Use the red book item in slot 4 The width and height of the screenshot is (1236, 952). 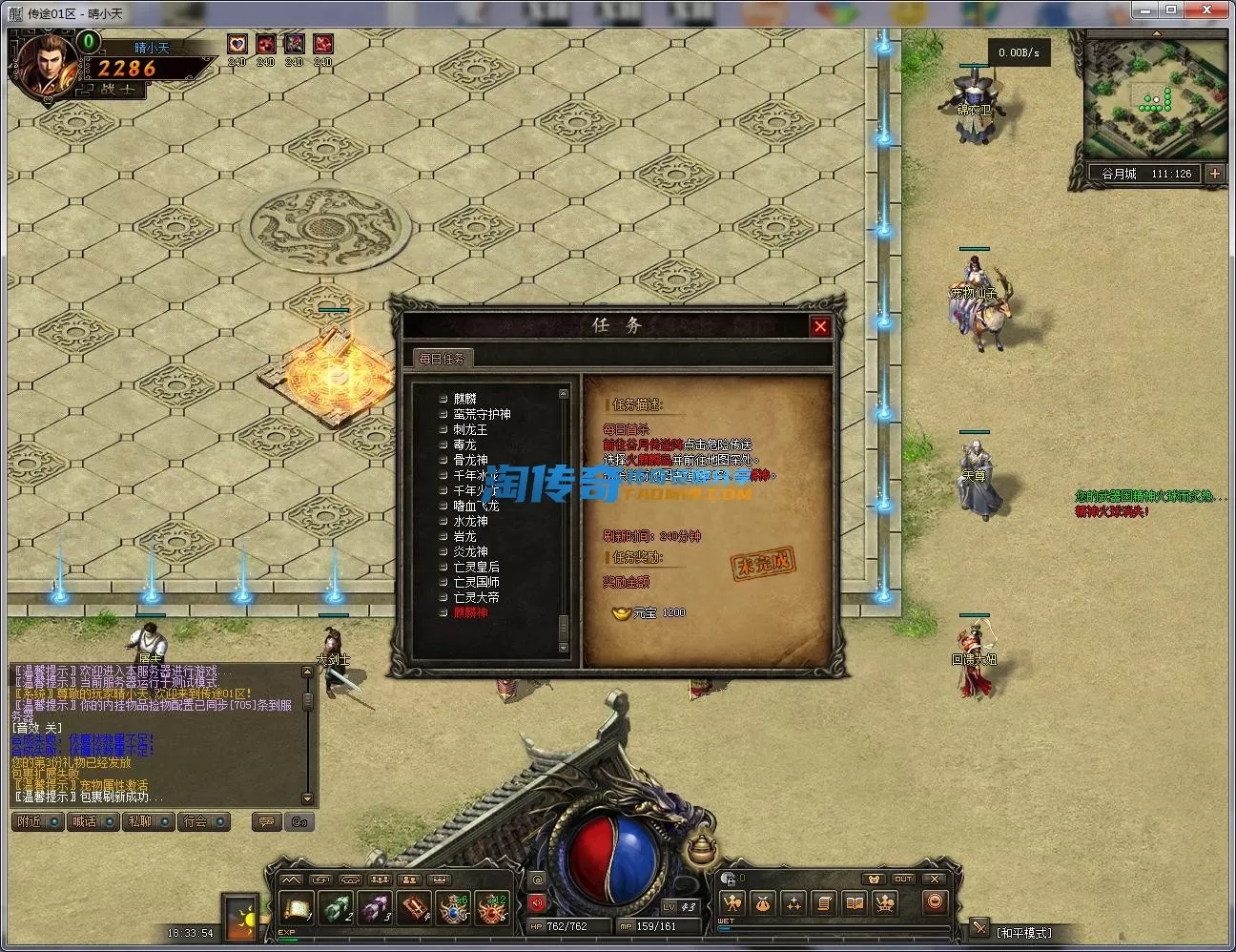tap(414, 905)
